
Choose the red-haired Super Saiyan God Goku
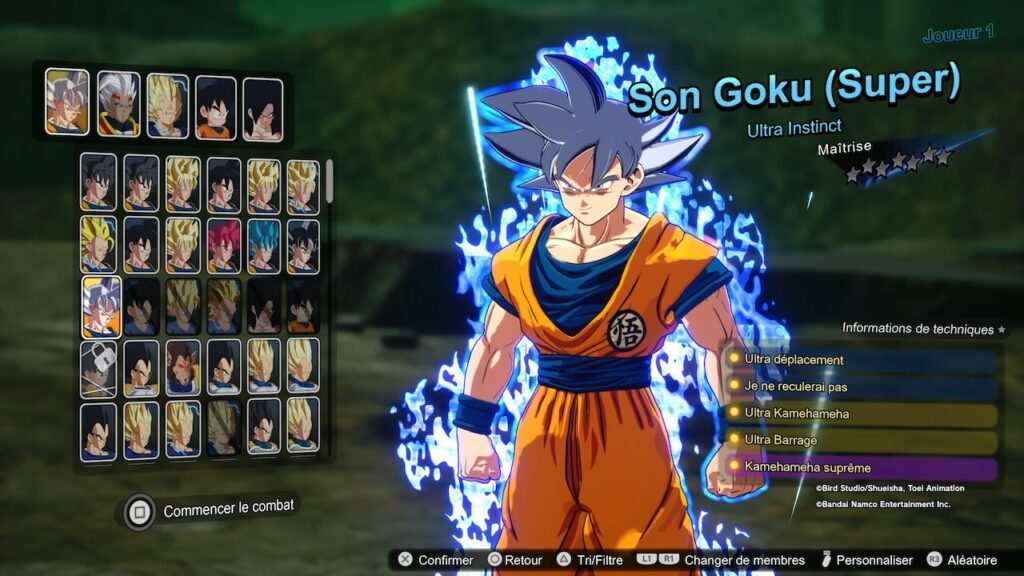tap(224, 245)
